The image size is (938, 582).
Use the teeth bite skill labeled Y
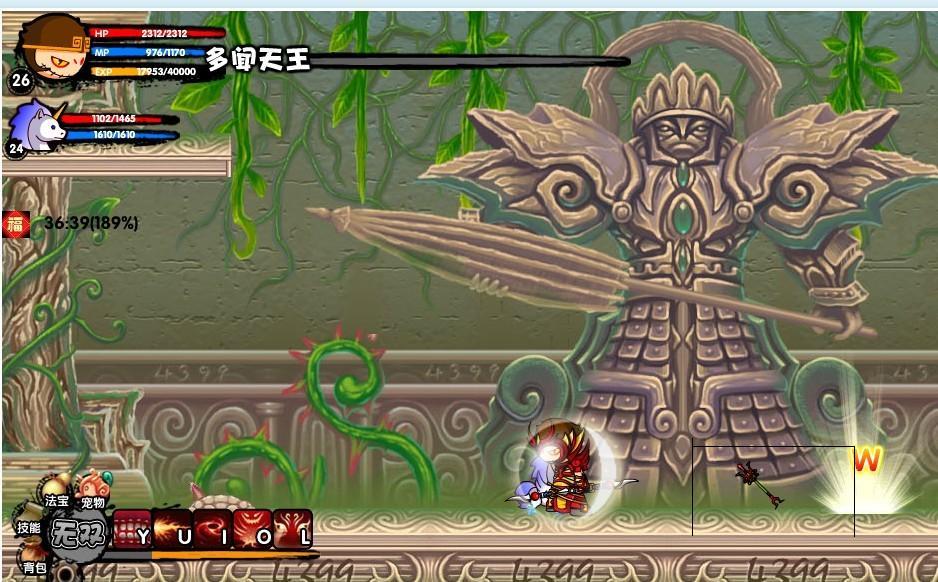pyautogui.click(x=132, y=529)
